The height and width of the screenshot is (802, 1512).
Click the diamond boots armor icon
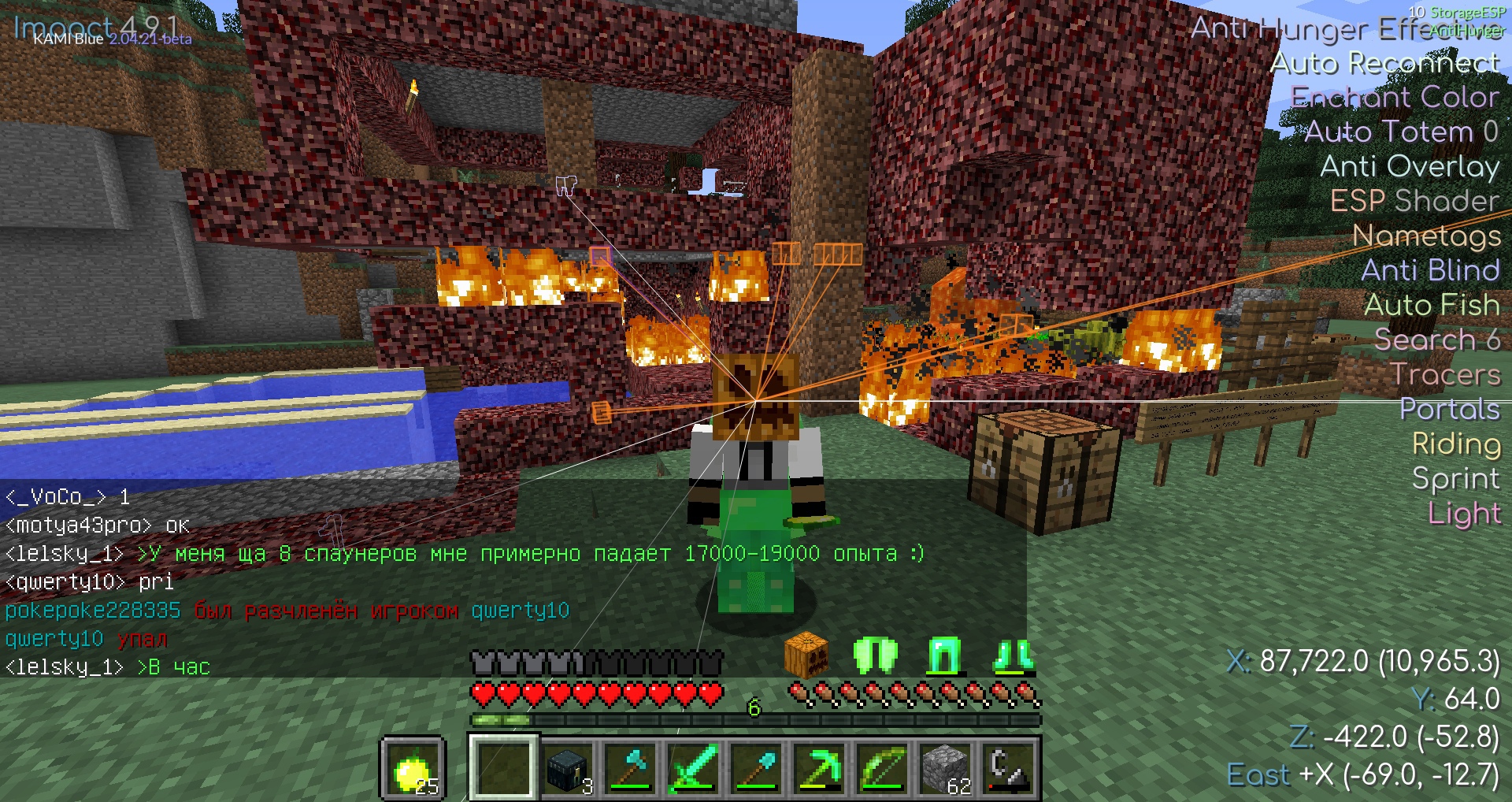[1013, 655]
